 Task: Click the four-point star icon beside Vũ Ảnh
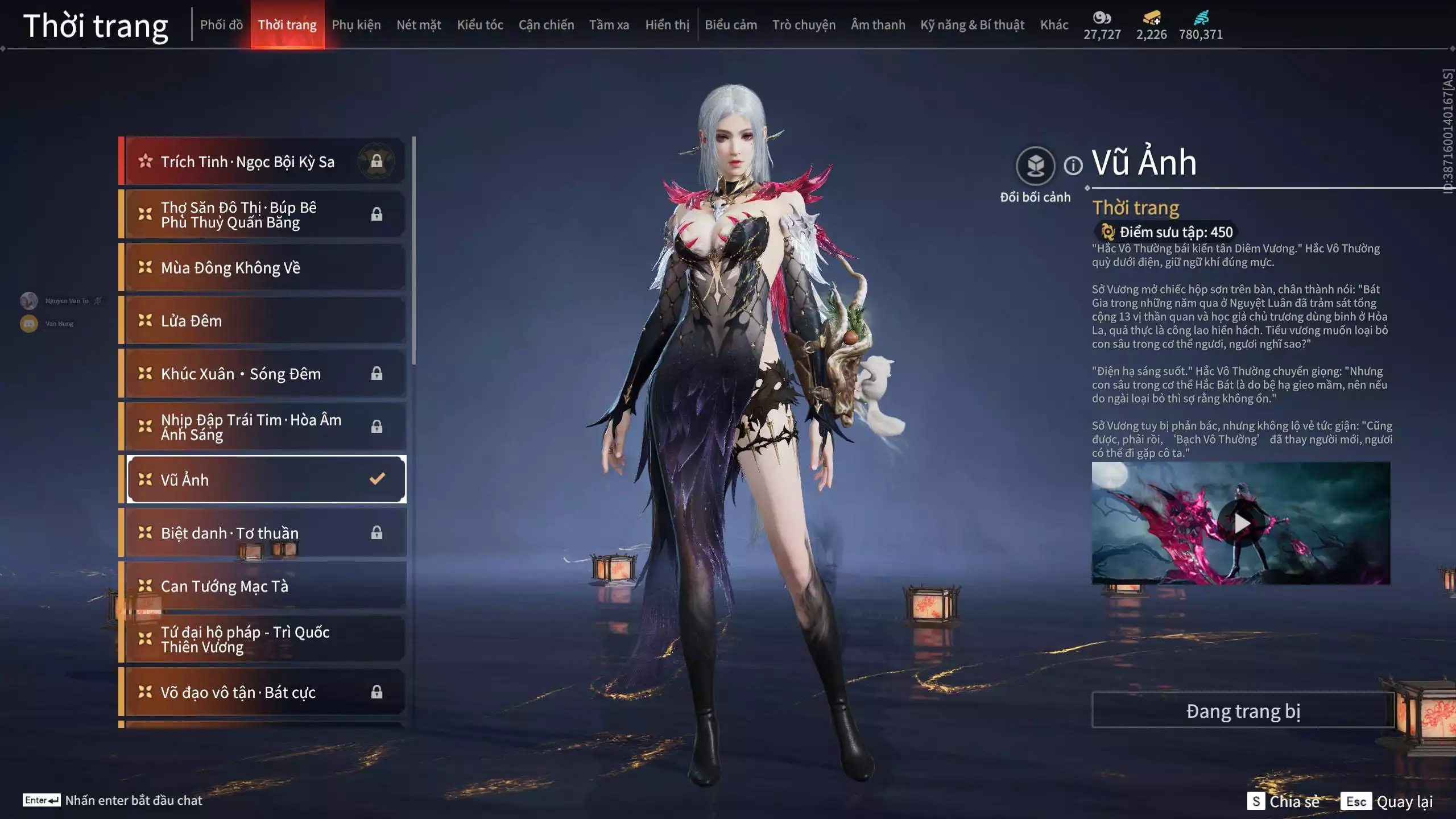pyautogui.click(x=144, y=479)
